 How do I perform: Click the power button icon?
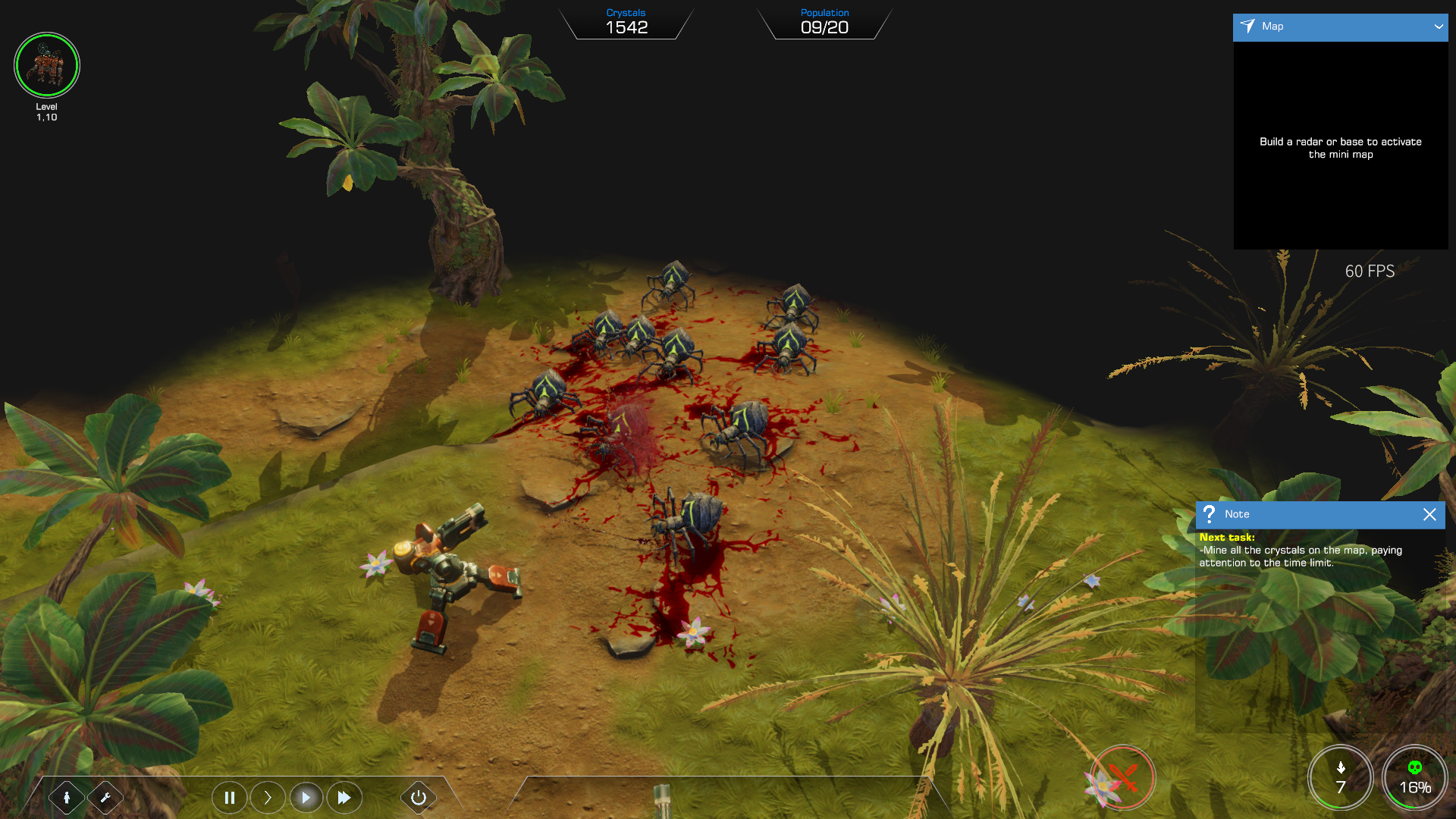(418, 797)
